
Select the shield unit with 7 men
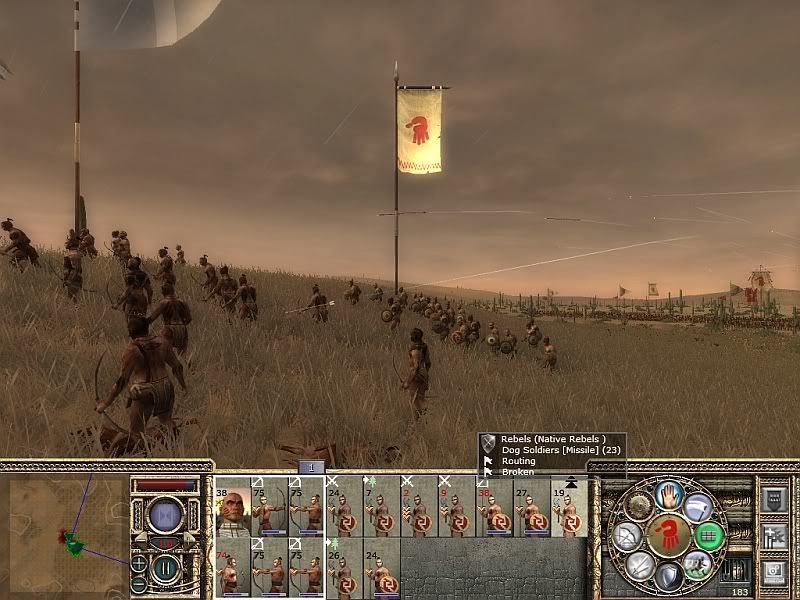tap(380, 508)
